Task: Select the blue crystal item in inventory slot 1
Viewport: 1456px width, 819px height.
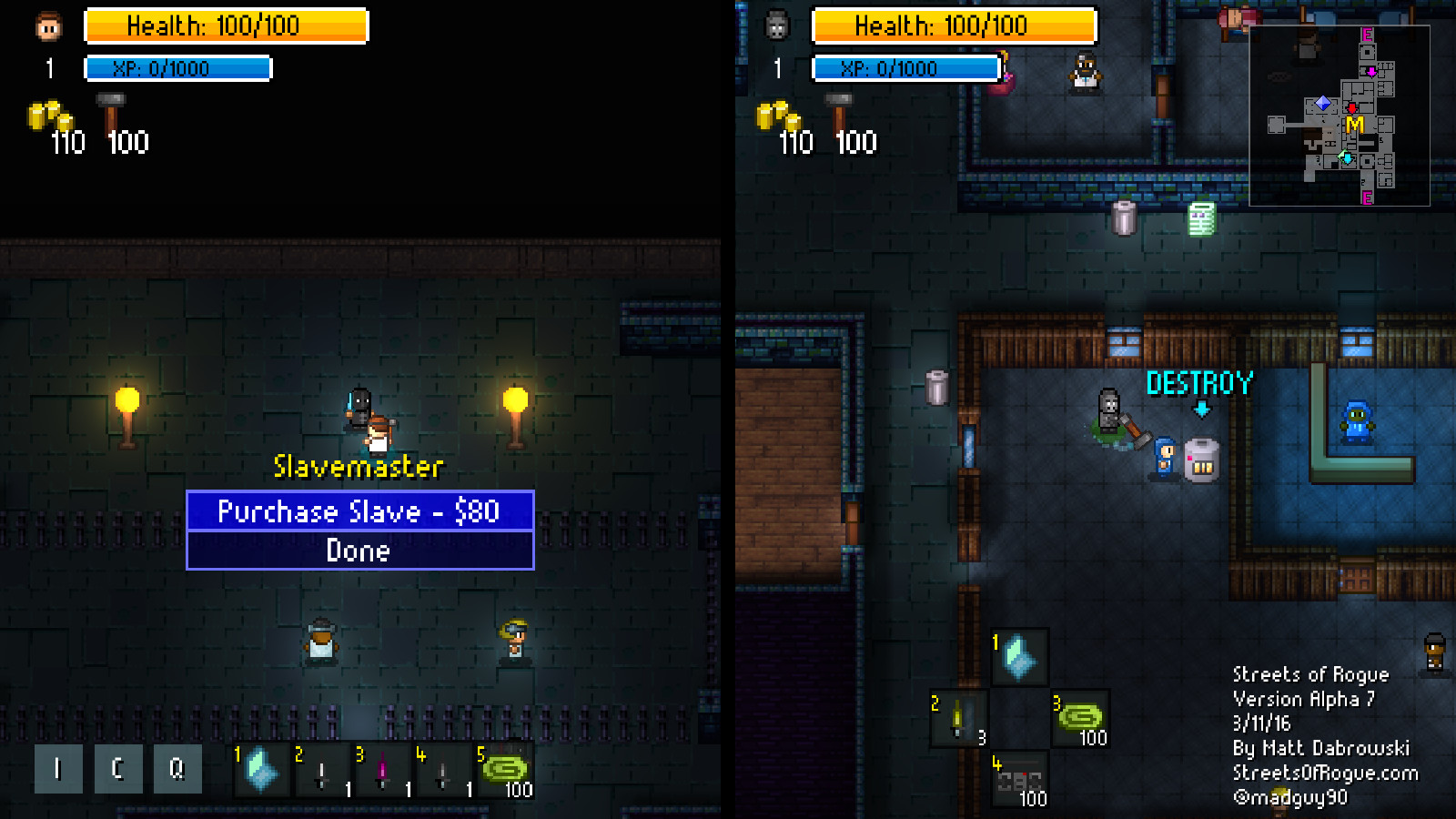Action: pyautogui.click(x=260, y=770)
